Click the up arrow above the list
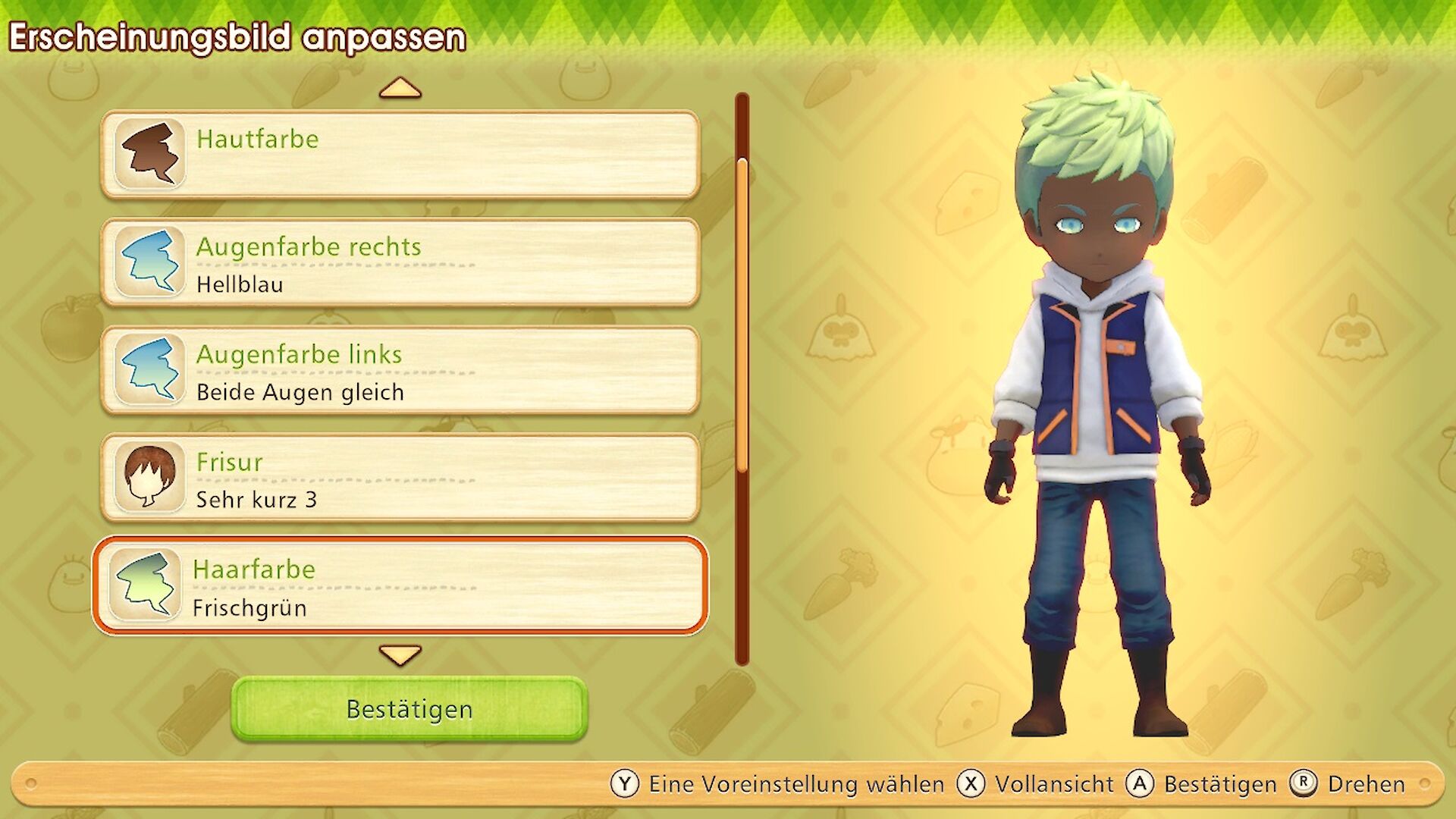Image resolution: width=1456 pixels, height=819 pixels. [400, 89]
